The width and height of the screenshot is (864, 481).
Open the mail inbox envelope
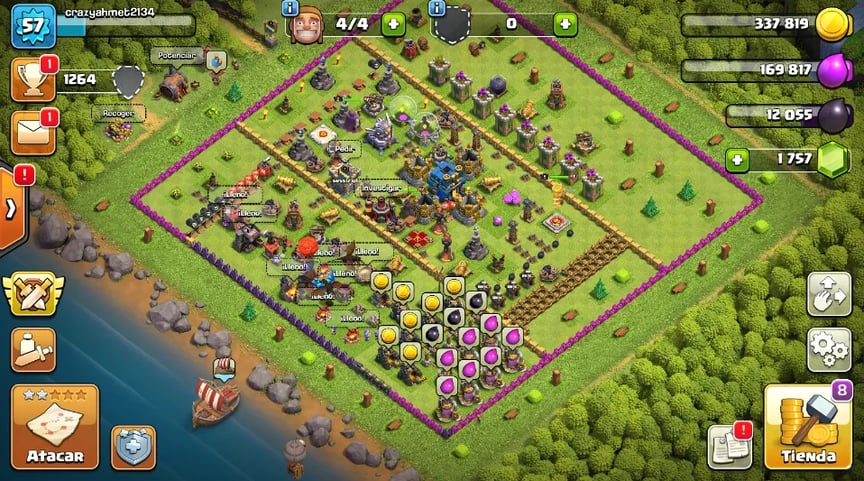pos(32,133)
